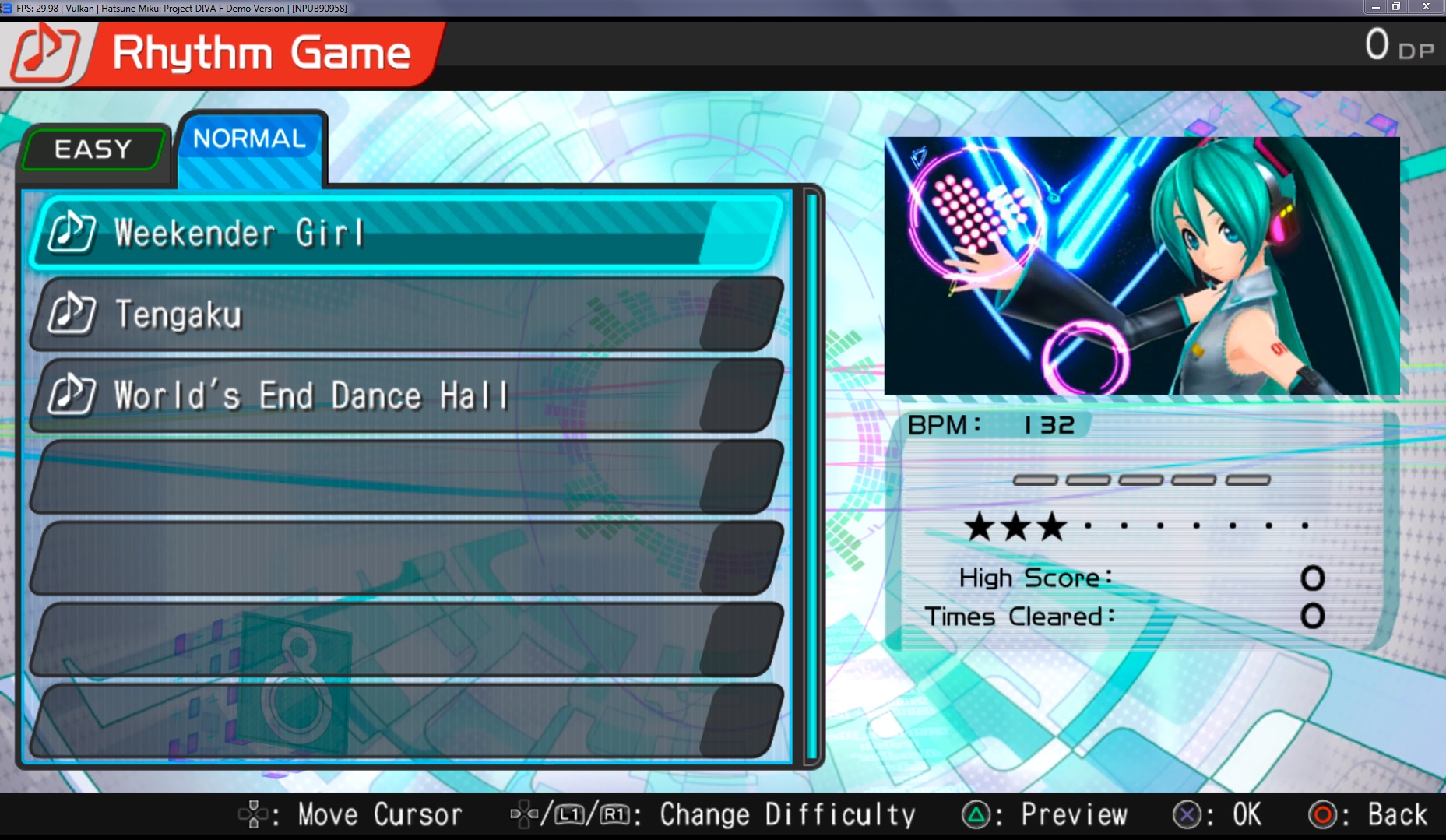Image resolution: width=1446 pixels, height=840 pixels.
Task: Select the NORMAL difficulty tab
Action: coord(250,140)
